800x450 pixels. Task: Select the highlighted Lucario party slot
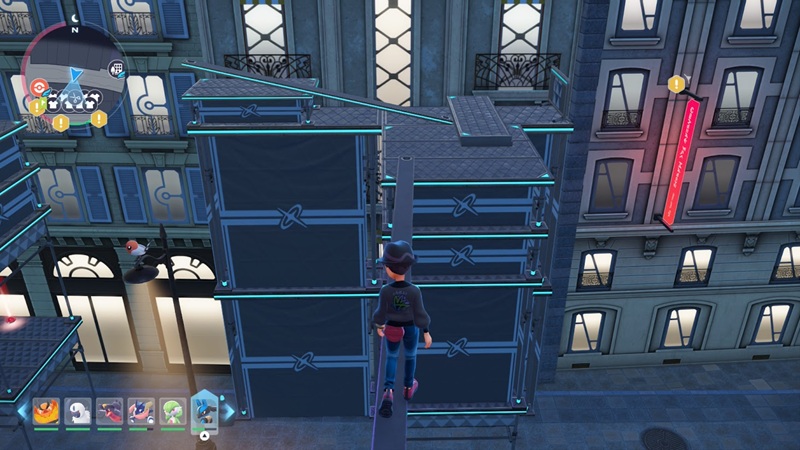pos(204,410)
